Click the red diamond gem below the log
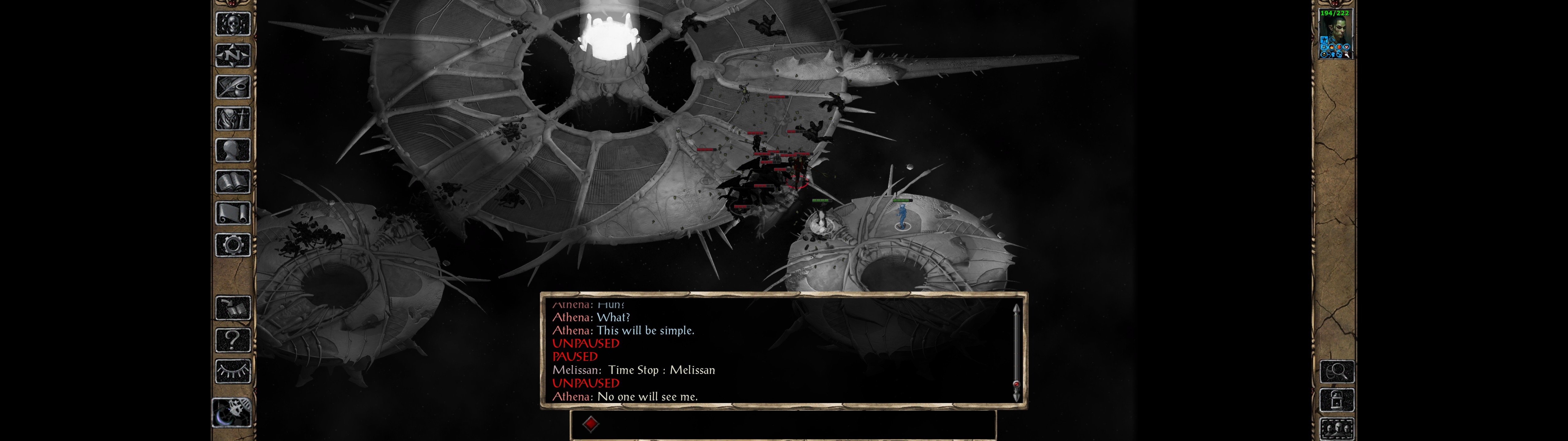Image resolution: width=1568 pixels, height=441 pixels. 590,423
